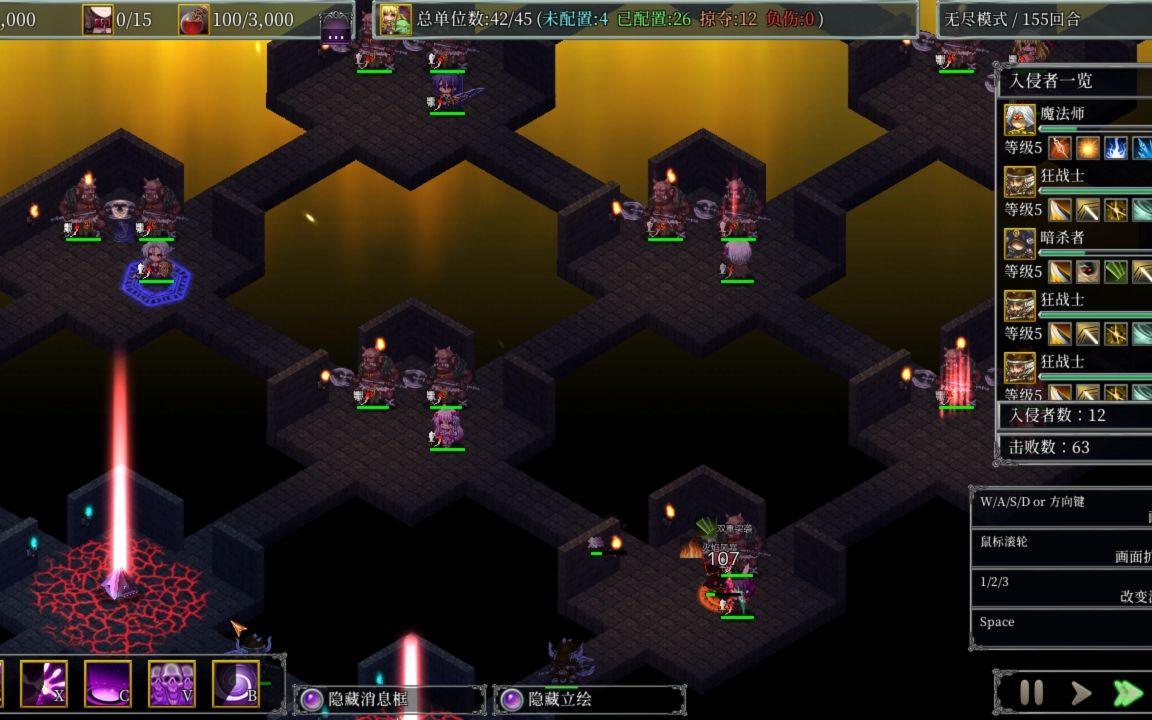Select the unit on the blue hexagon
1152x720 pixels.
pos(156,268)
